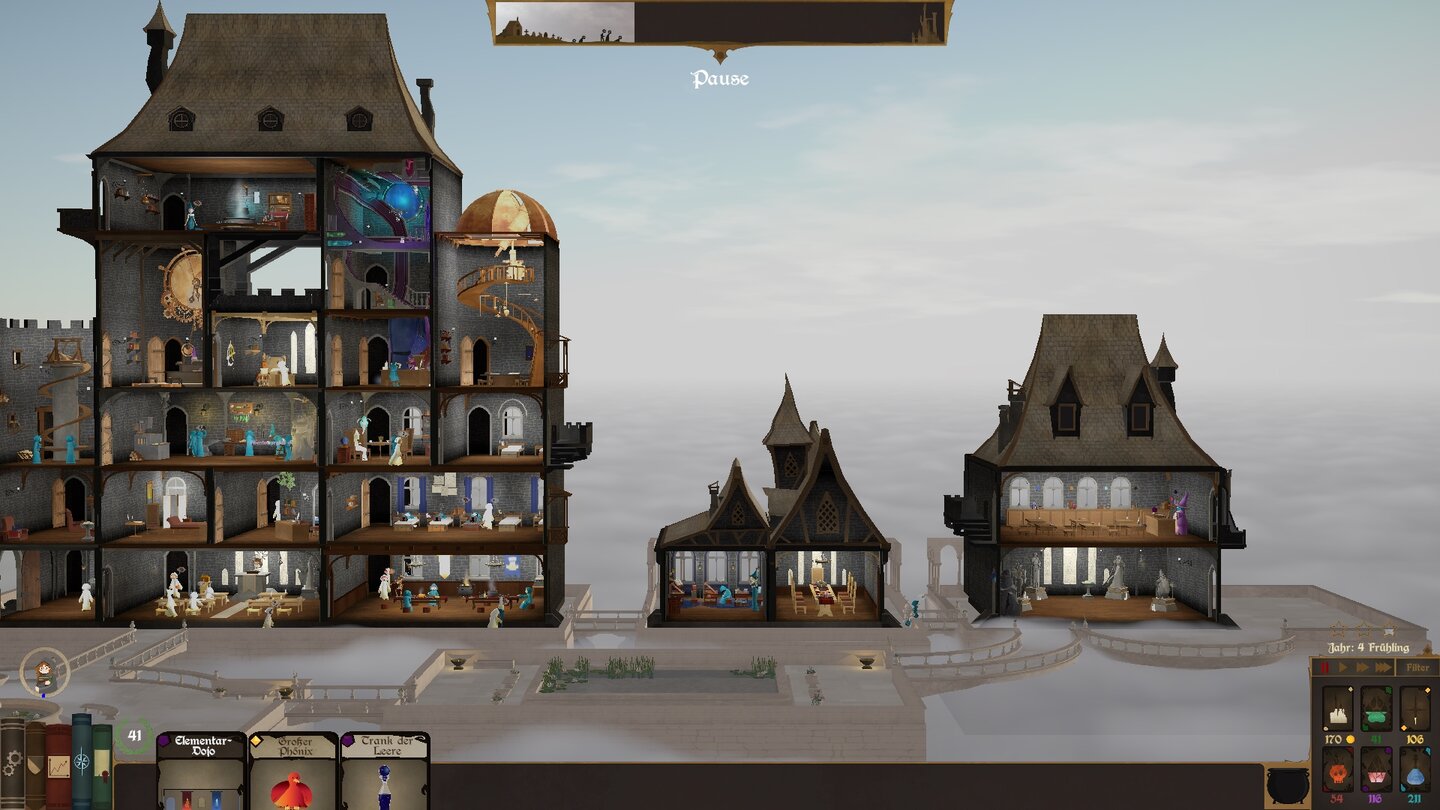
Task: Open the statistics graph book
Action: point(58,767)
